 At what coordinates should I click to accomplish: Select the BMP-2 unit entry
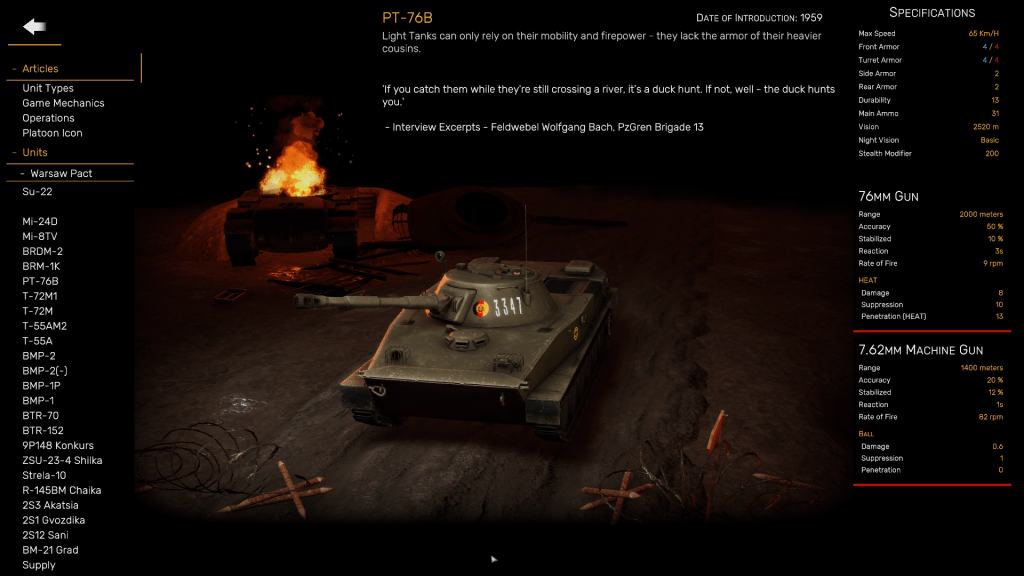39,356
